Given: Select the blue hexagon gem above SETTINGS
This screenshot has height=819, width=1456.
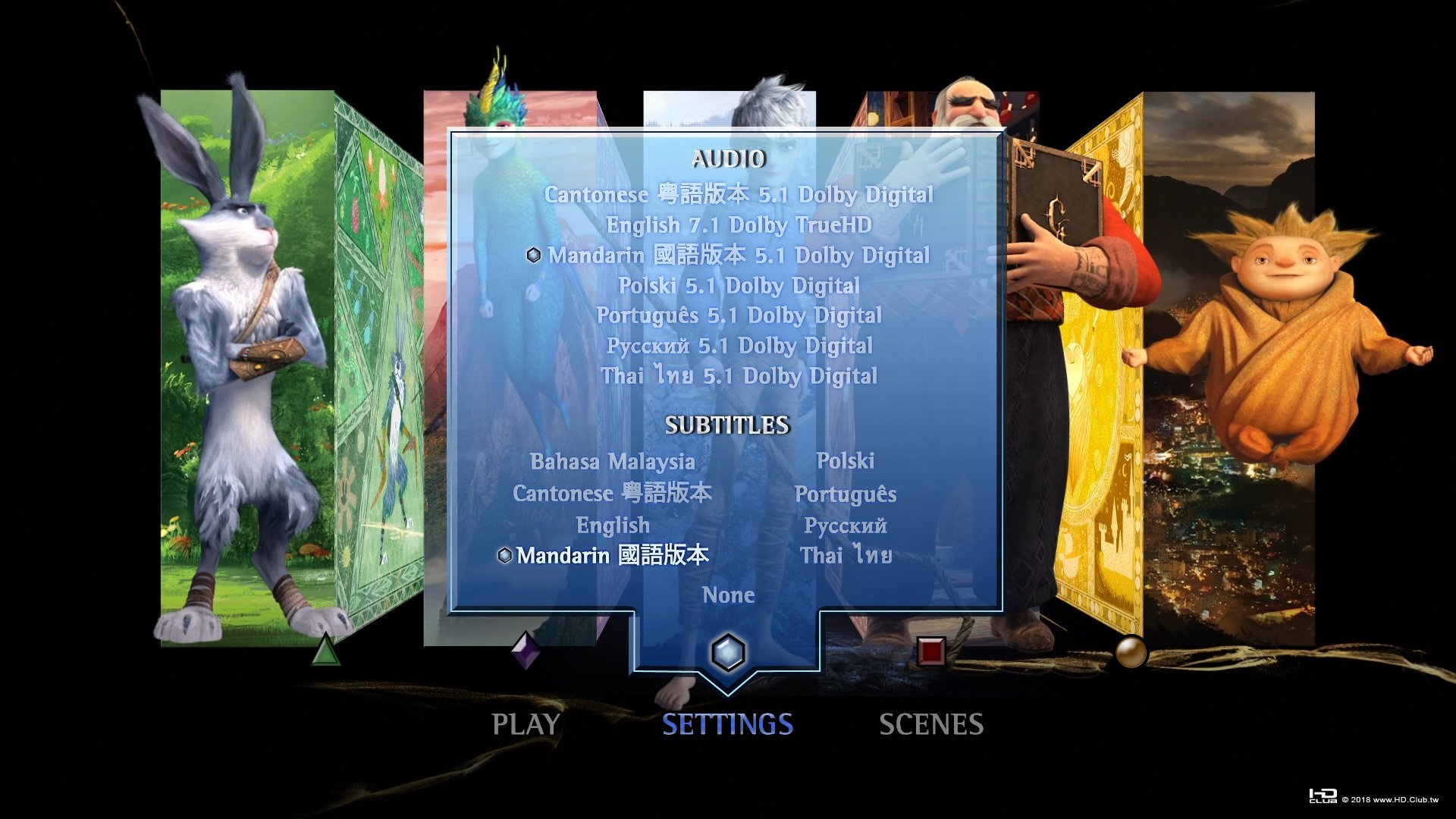Looking at the screenshot, I should pyautogui.click(x=727, y=651).
